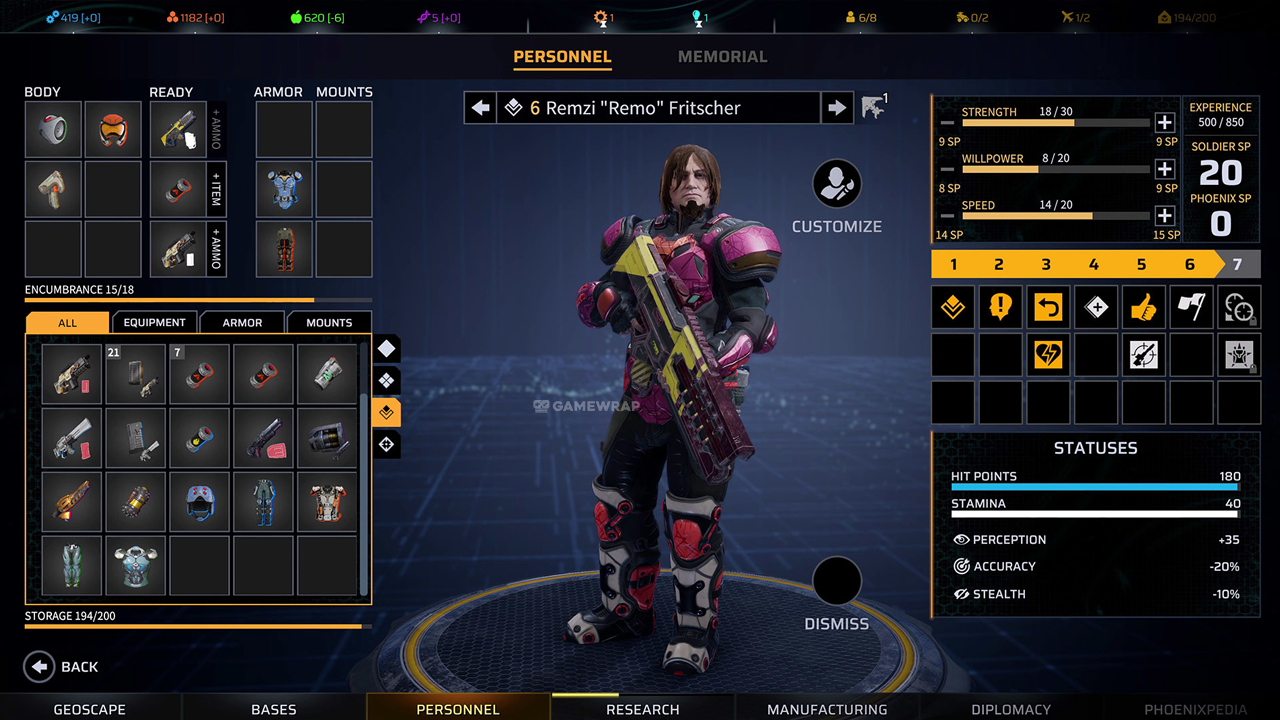This screenshot has height=720, width=1280.
Task: Show the next soldier with right arrow
Action: coord(836,108)
